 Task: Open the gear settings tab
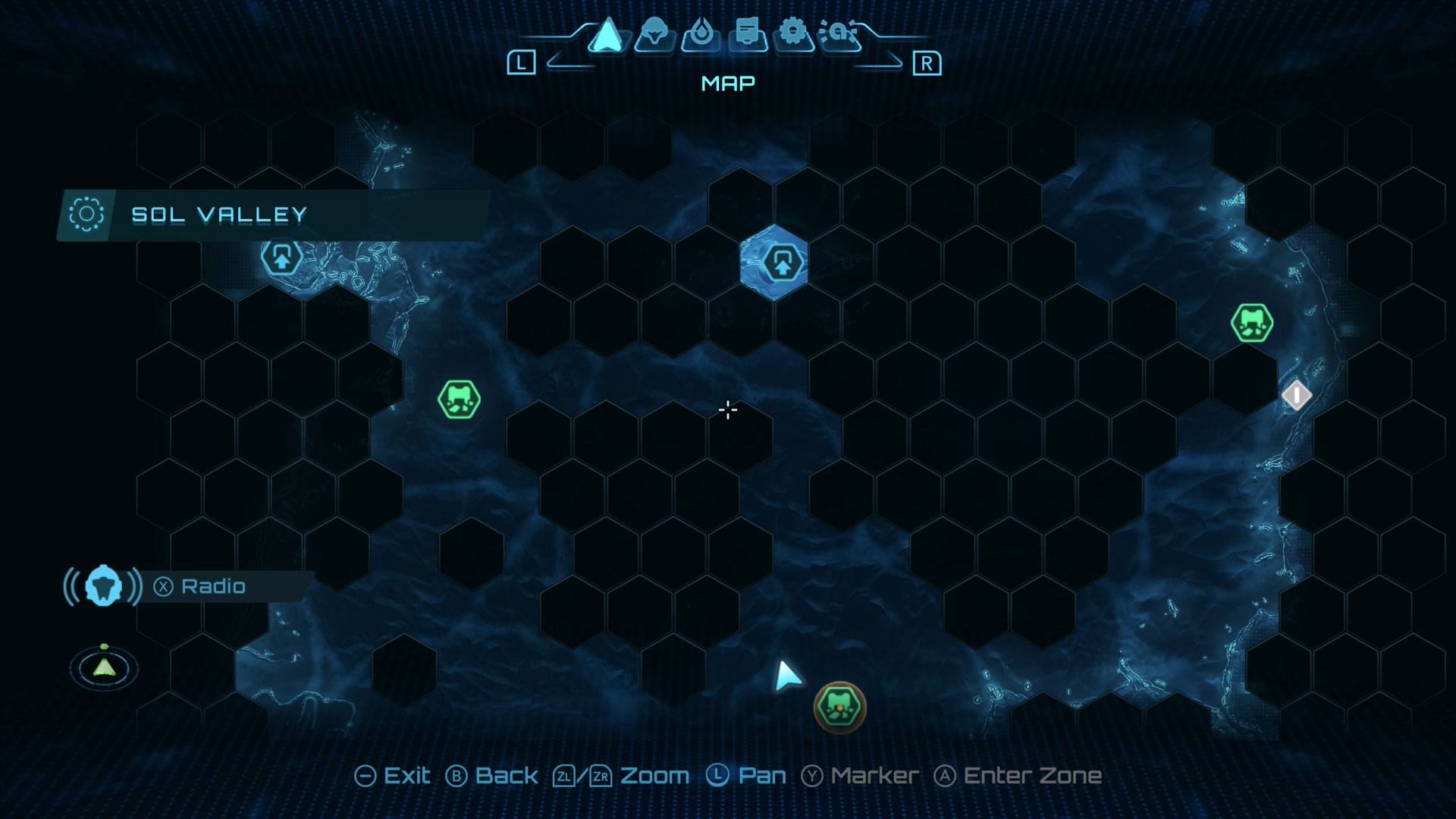click(x=793, y=34)
